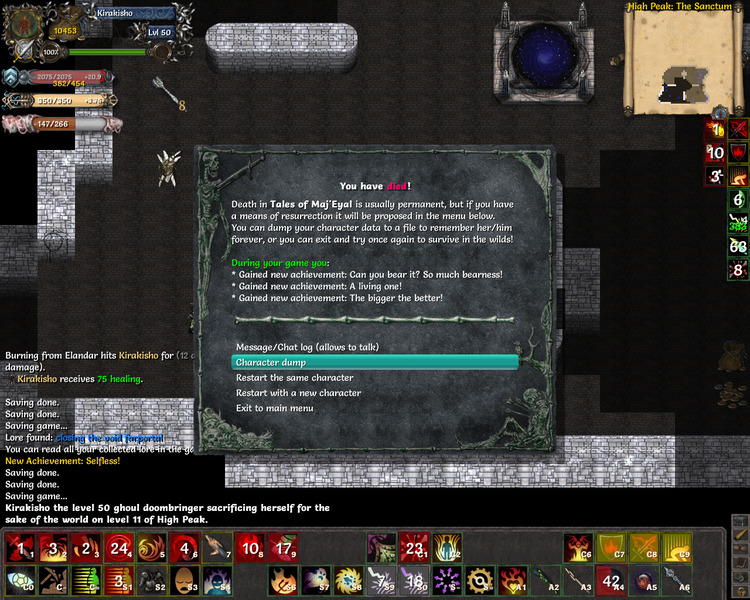Click the egg icon in hotbar

[185, 580]
